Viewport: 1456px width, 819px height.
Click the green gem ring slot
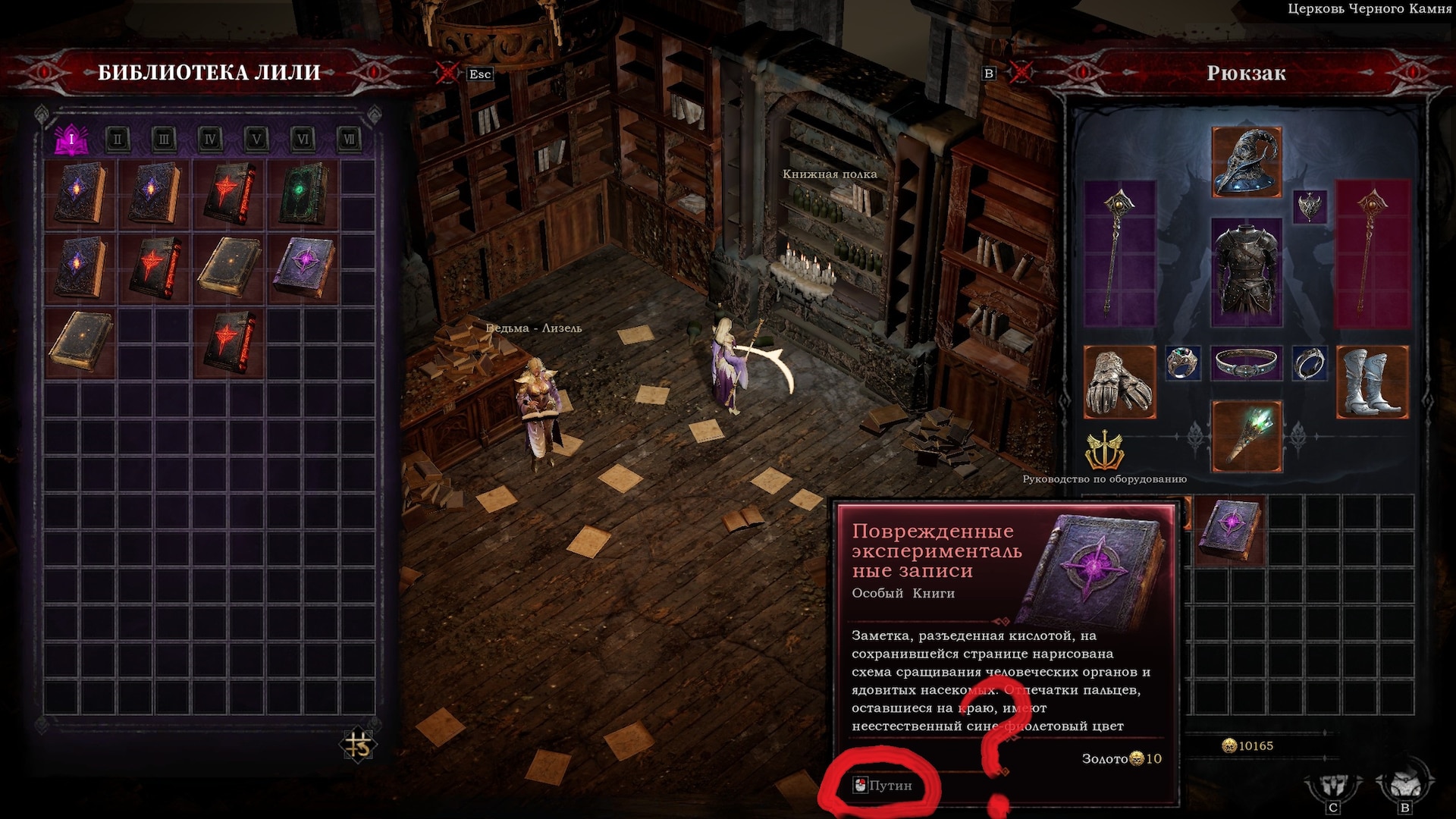(1182, 363)
